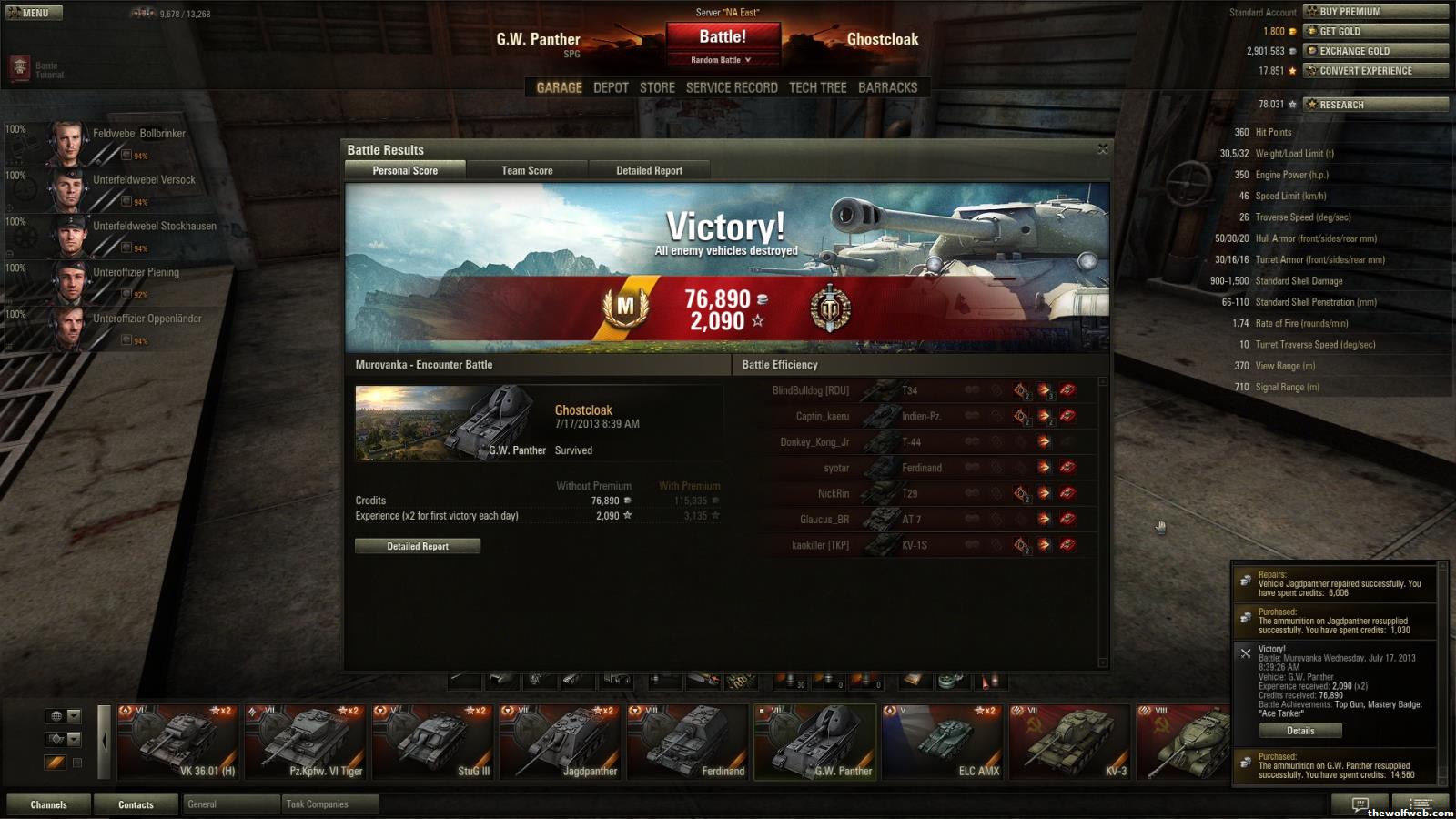Screen dimensions: 1456x819
Task: Open the Barracks
Action: 887,87
